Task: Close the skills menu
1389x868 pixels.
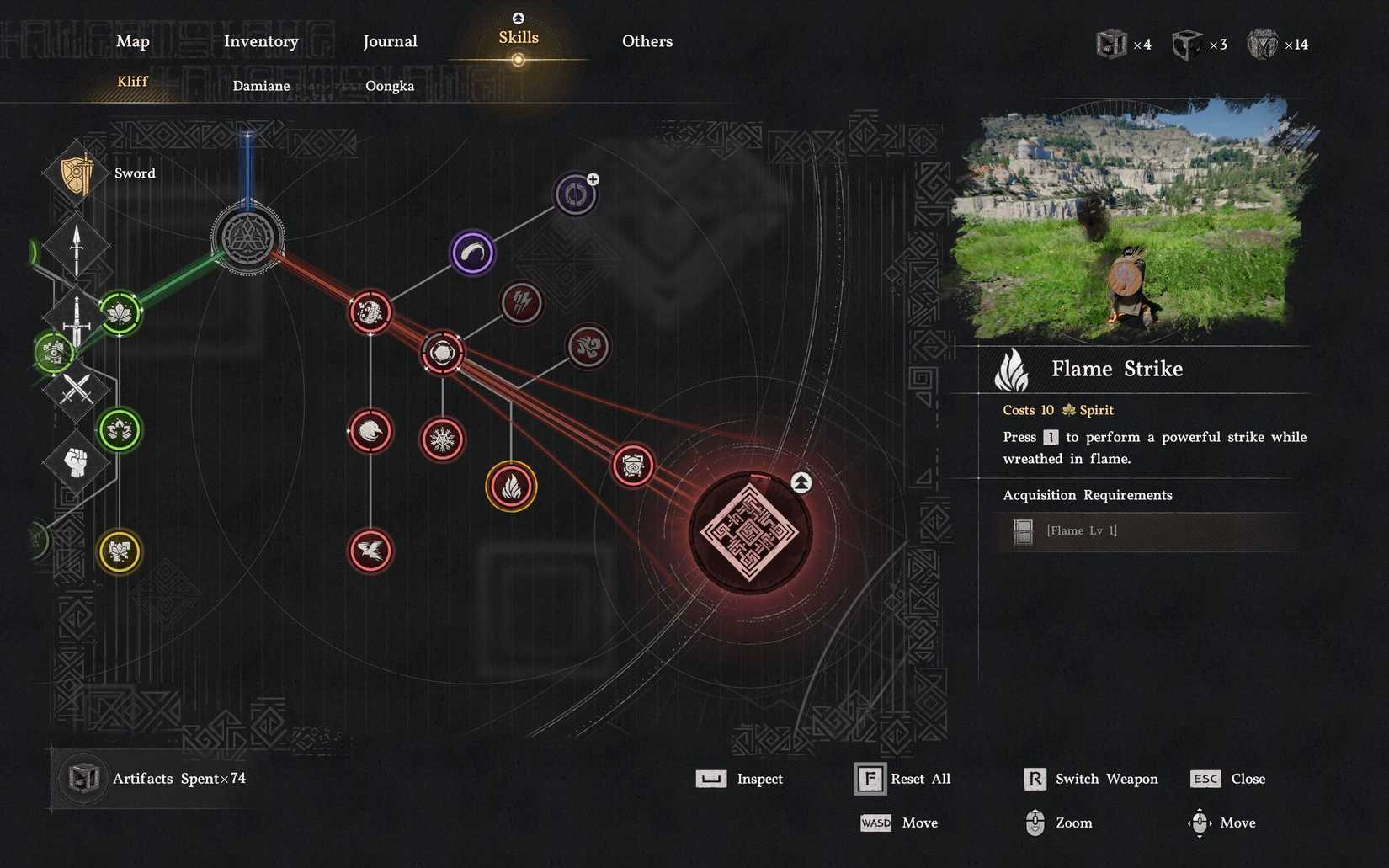Action: [x=1228, y=779]
